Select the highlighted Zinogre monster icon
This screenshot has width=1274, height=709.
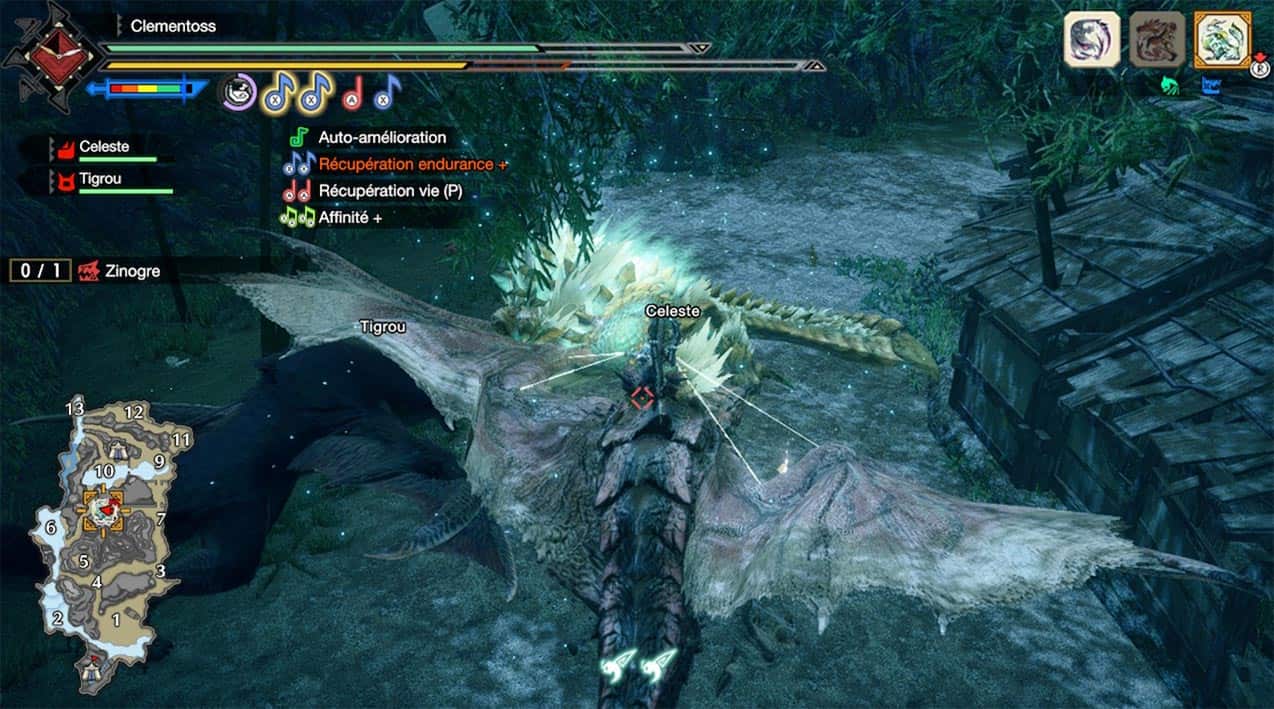(x=1222, y=40)
